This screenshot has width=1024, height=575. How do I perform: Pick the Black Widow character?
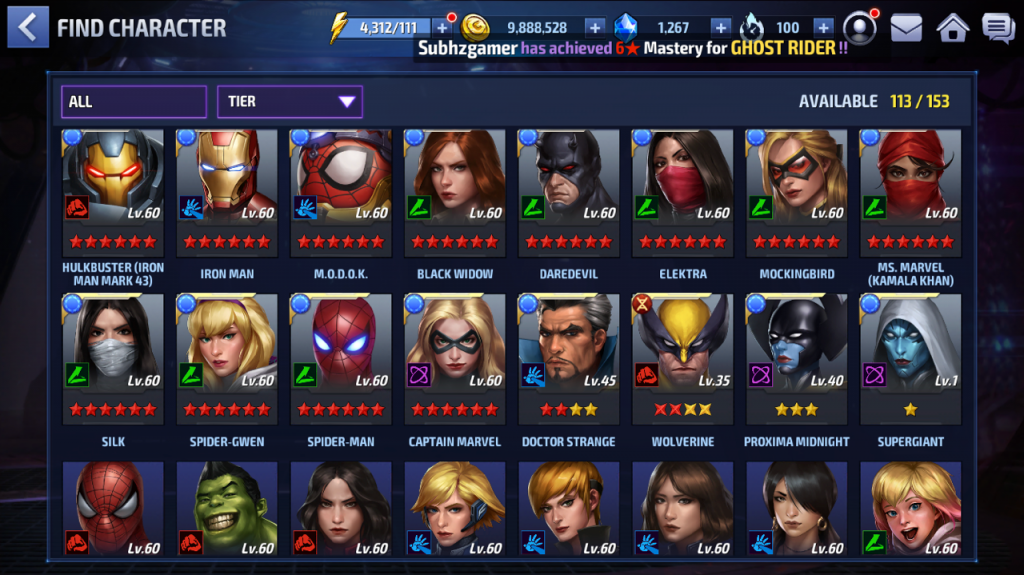click(x=455, y=190)
